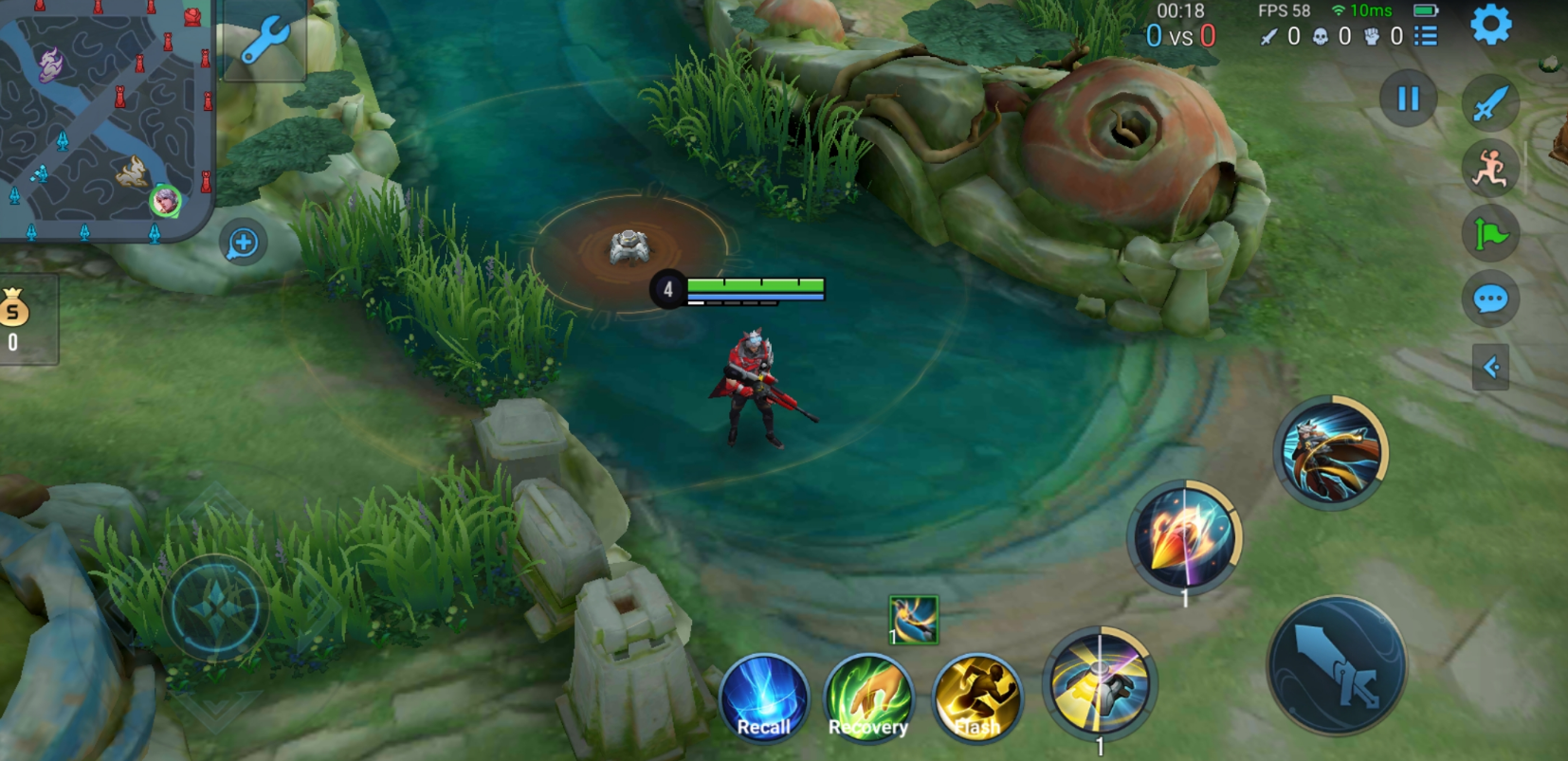Click the magnifier plus button
Image resolution: width=1568 pixels, height=761 pixels.
pyautogui.click(x=243, y=243)
